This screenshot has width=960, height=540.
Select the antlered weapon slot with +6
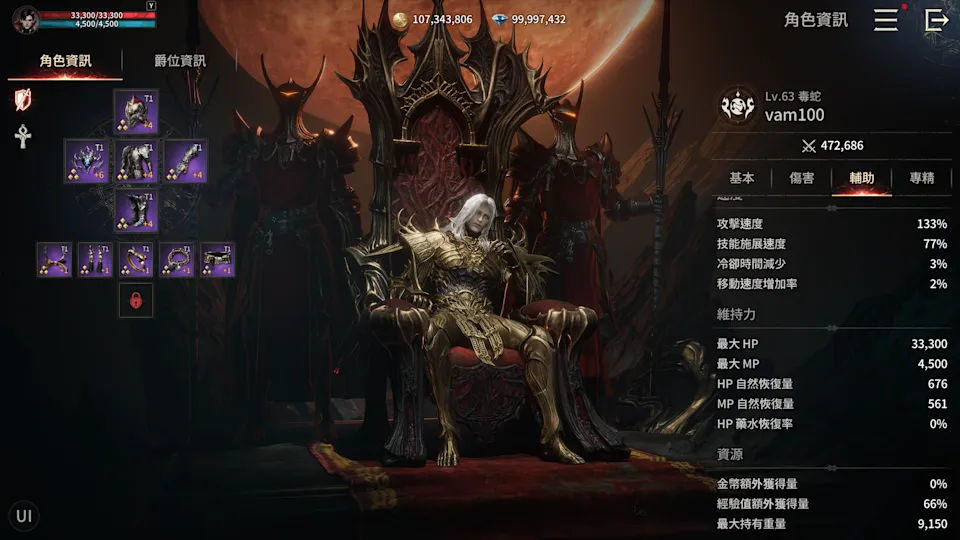point(86,161)
